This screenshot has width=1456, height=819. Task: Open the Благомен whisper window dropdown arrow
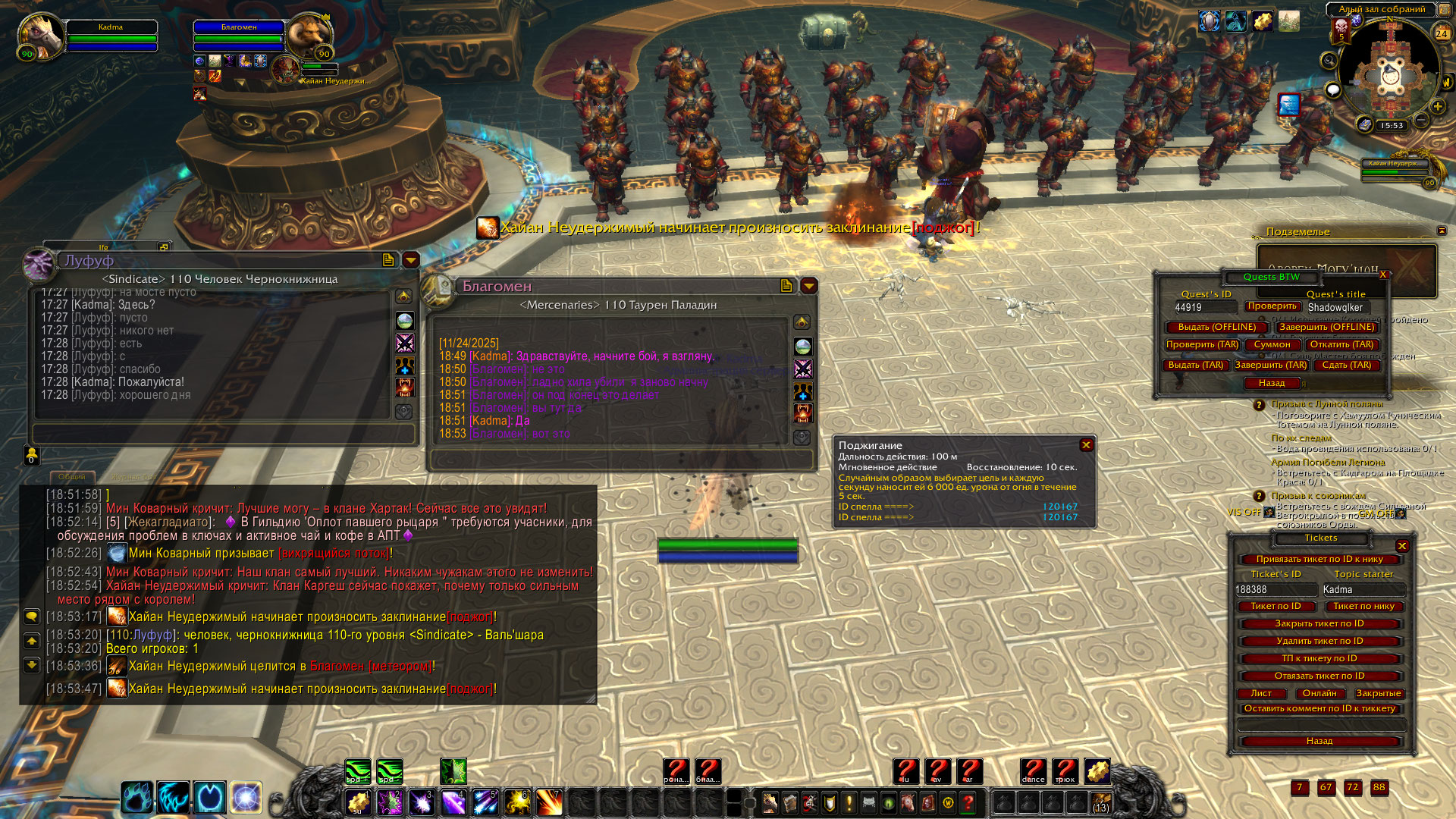[x=809, y=286]
